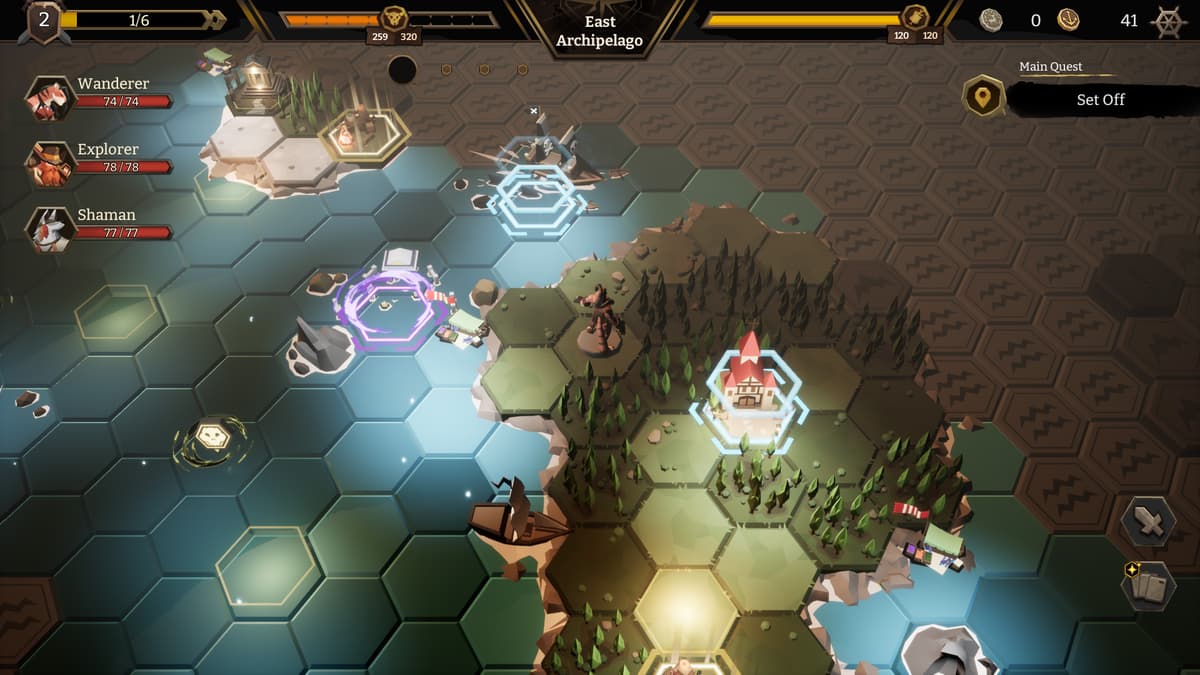
Task: Open the cards deck button
Action: click(1148, 585)
